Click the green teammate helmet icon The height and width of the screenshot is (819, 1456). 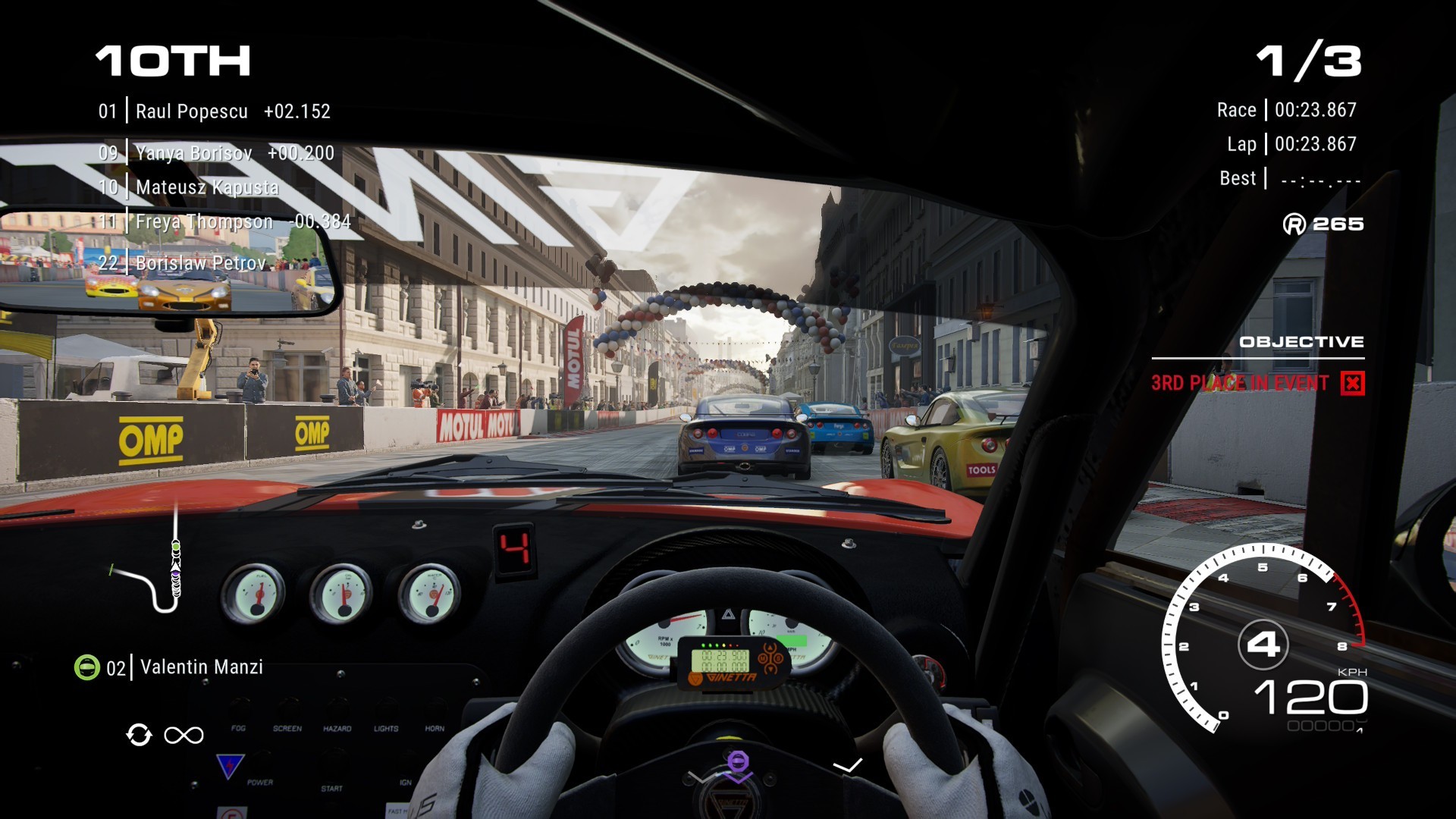87,667
